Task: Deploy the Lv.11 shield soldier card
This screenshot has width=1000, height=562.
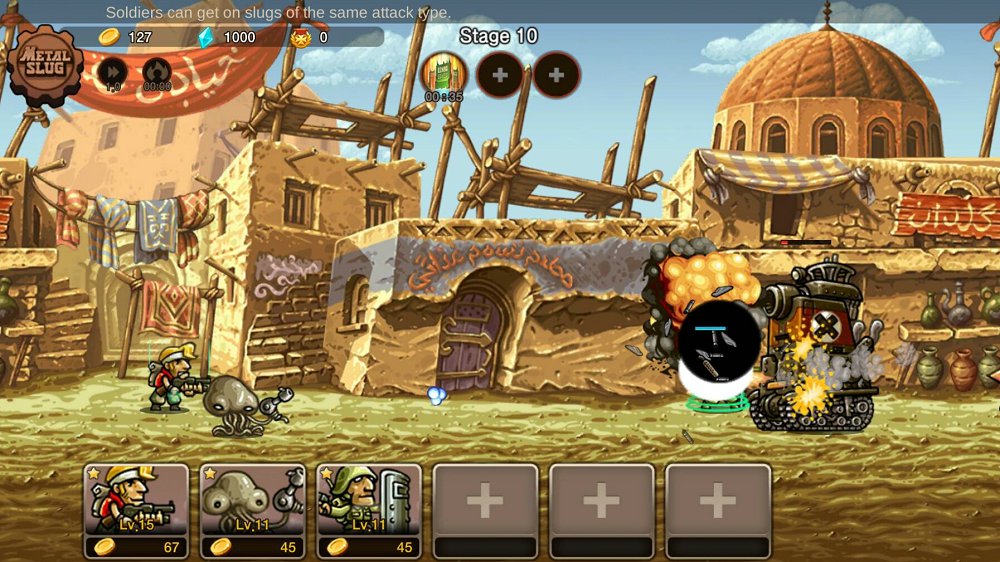Action: point(368,510)
